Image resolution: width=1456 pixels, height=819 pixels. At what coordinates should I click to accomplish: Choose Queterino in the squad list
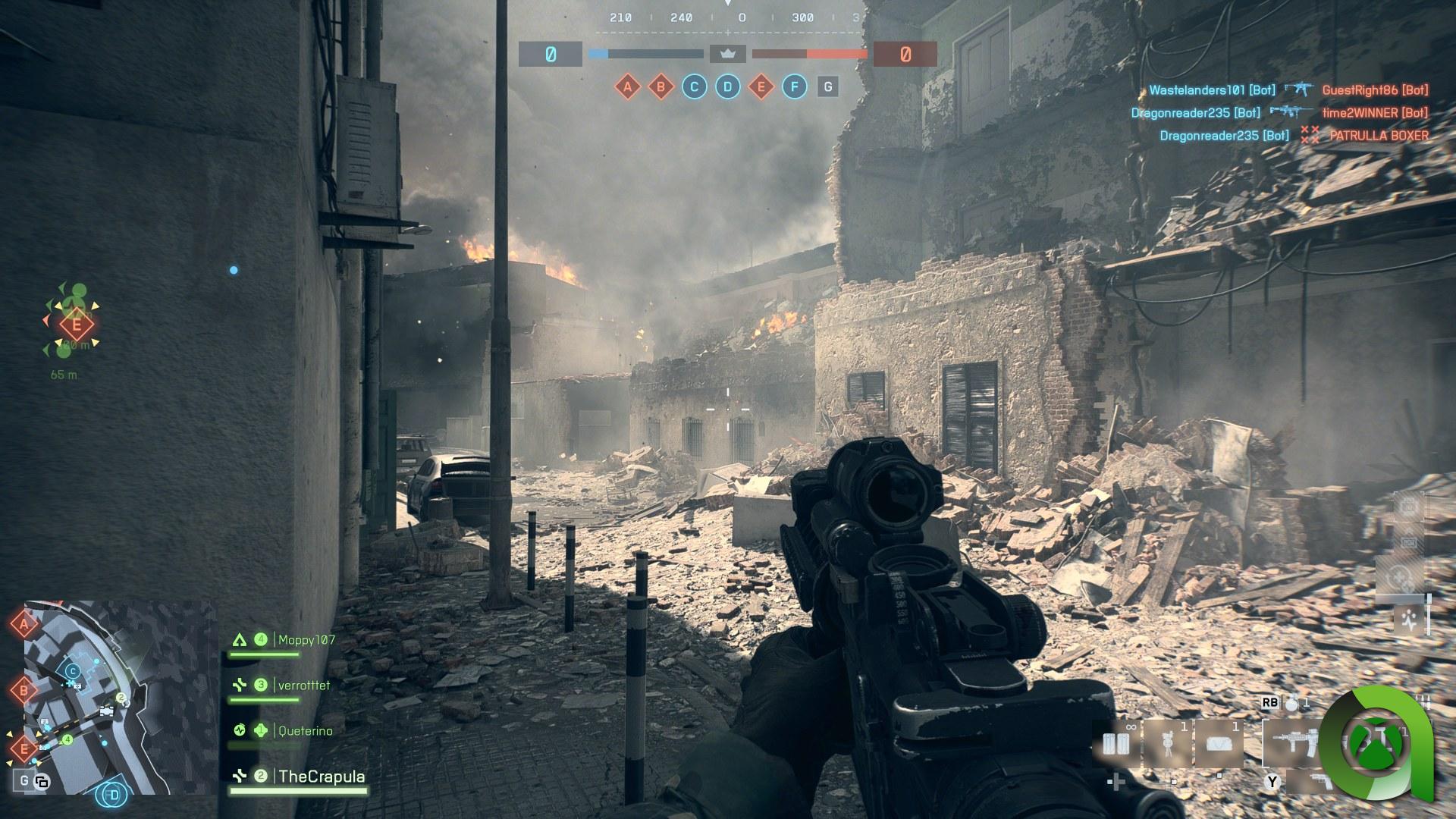pos(305,731)
